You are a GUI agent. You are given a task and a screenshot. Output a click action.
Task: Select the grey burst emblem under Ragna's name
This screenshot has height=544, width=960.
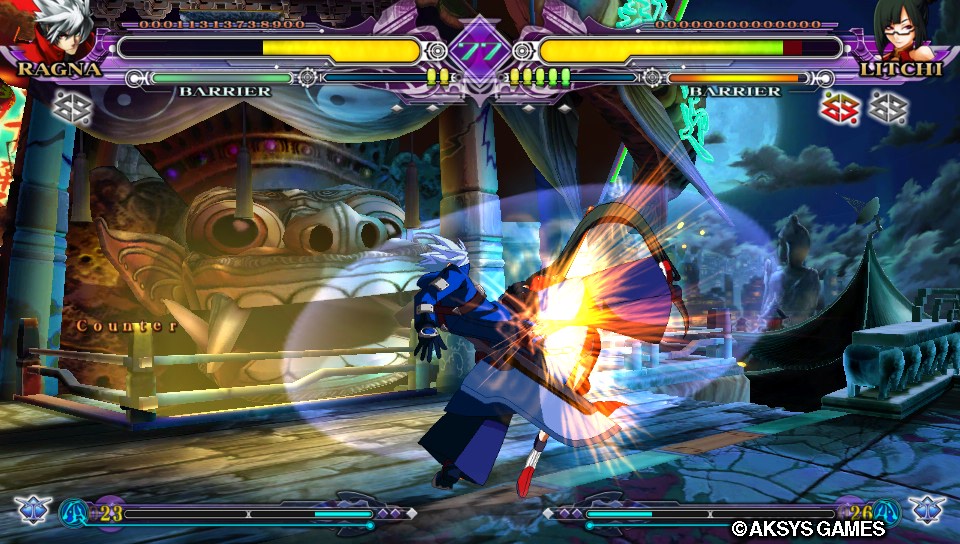[71, 106]
